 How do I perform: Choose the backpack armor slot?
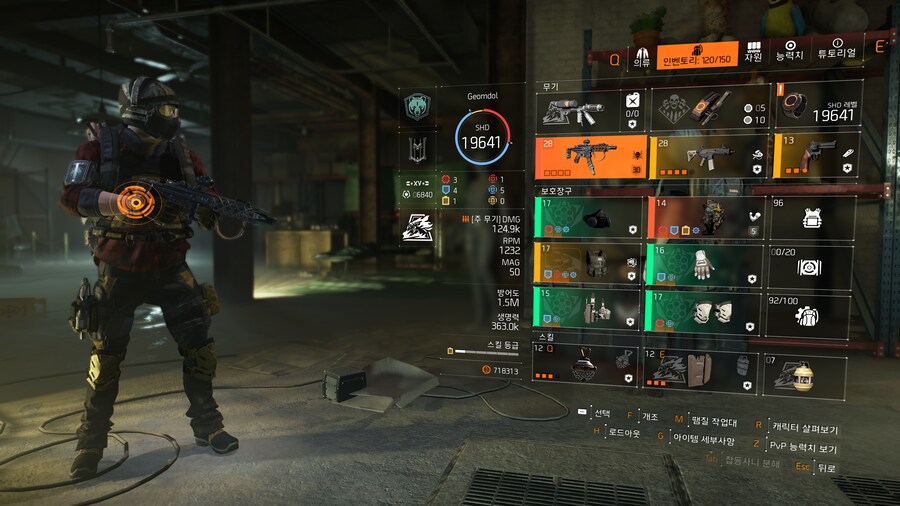click(x=704, y=217)
